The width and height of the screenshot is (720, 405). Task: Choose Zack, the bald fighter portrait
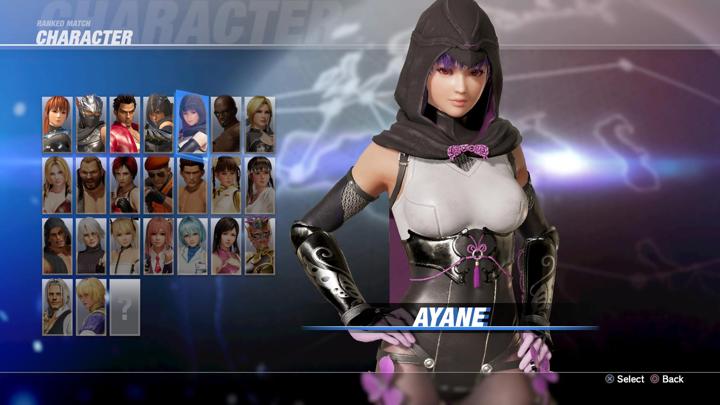[226, 124]
